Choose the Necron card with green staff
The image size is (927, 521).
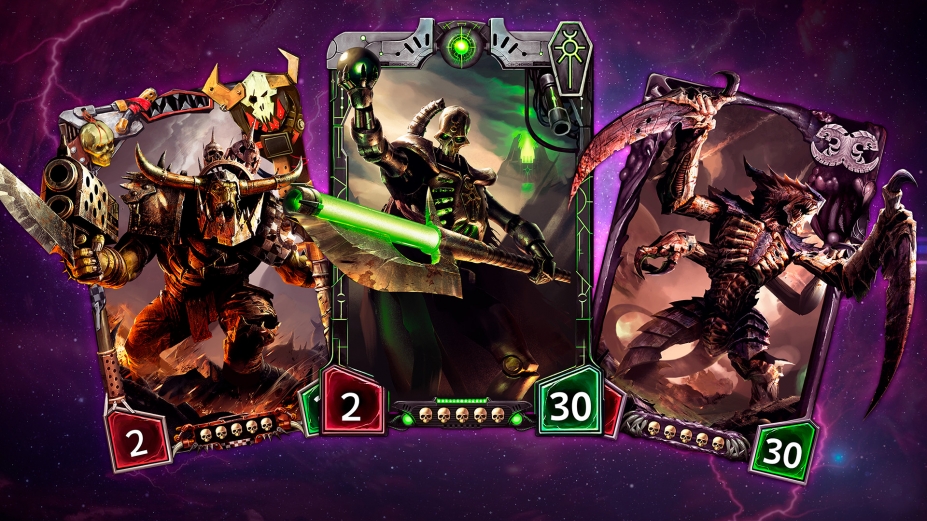click(460, 220)
